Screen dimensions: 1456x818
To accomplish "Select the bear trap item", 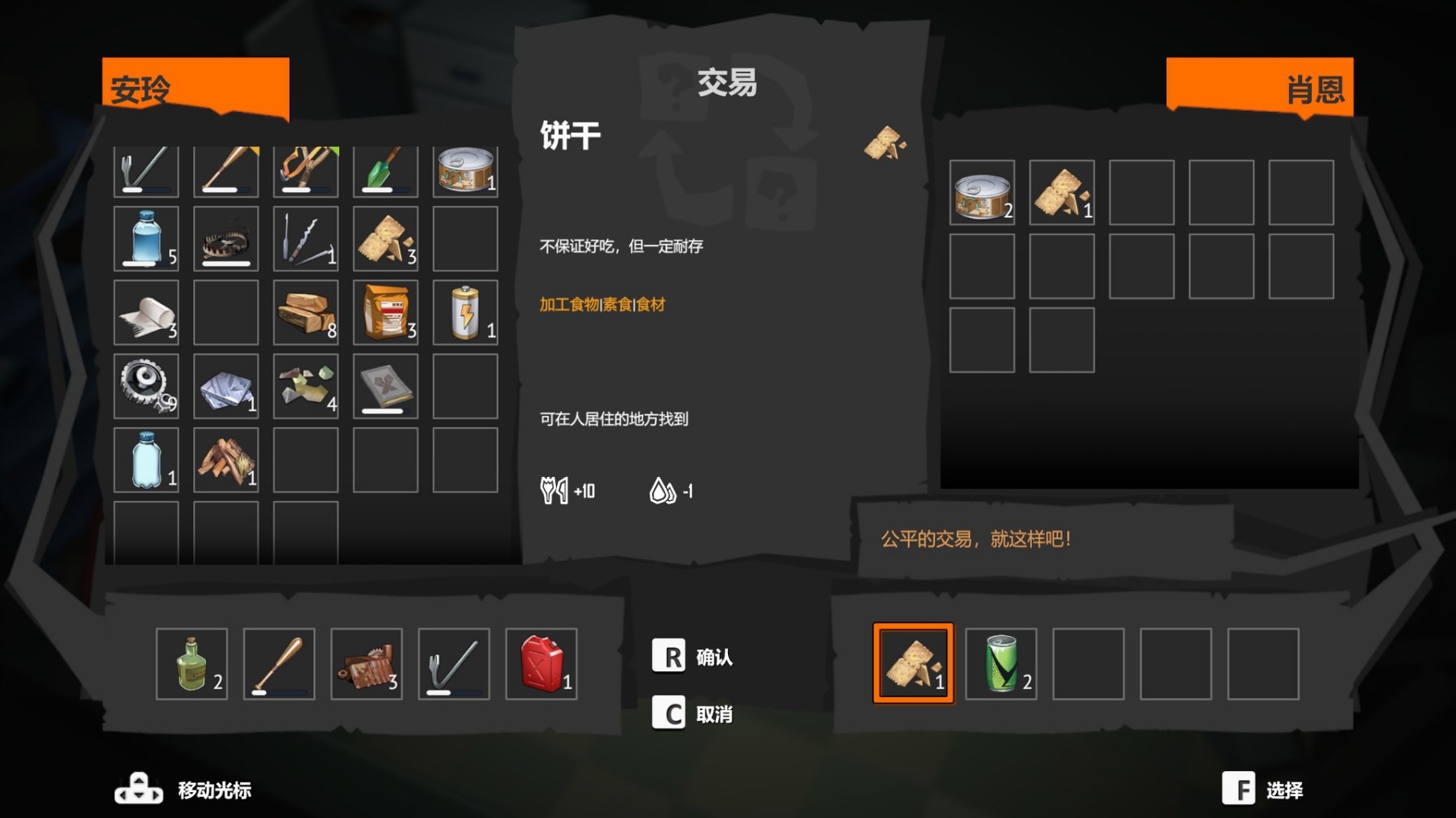I will pyautogui.click(x=225, y=238).
